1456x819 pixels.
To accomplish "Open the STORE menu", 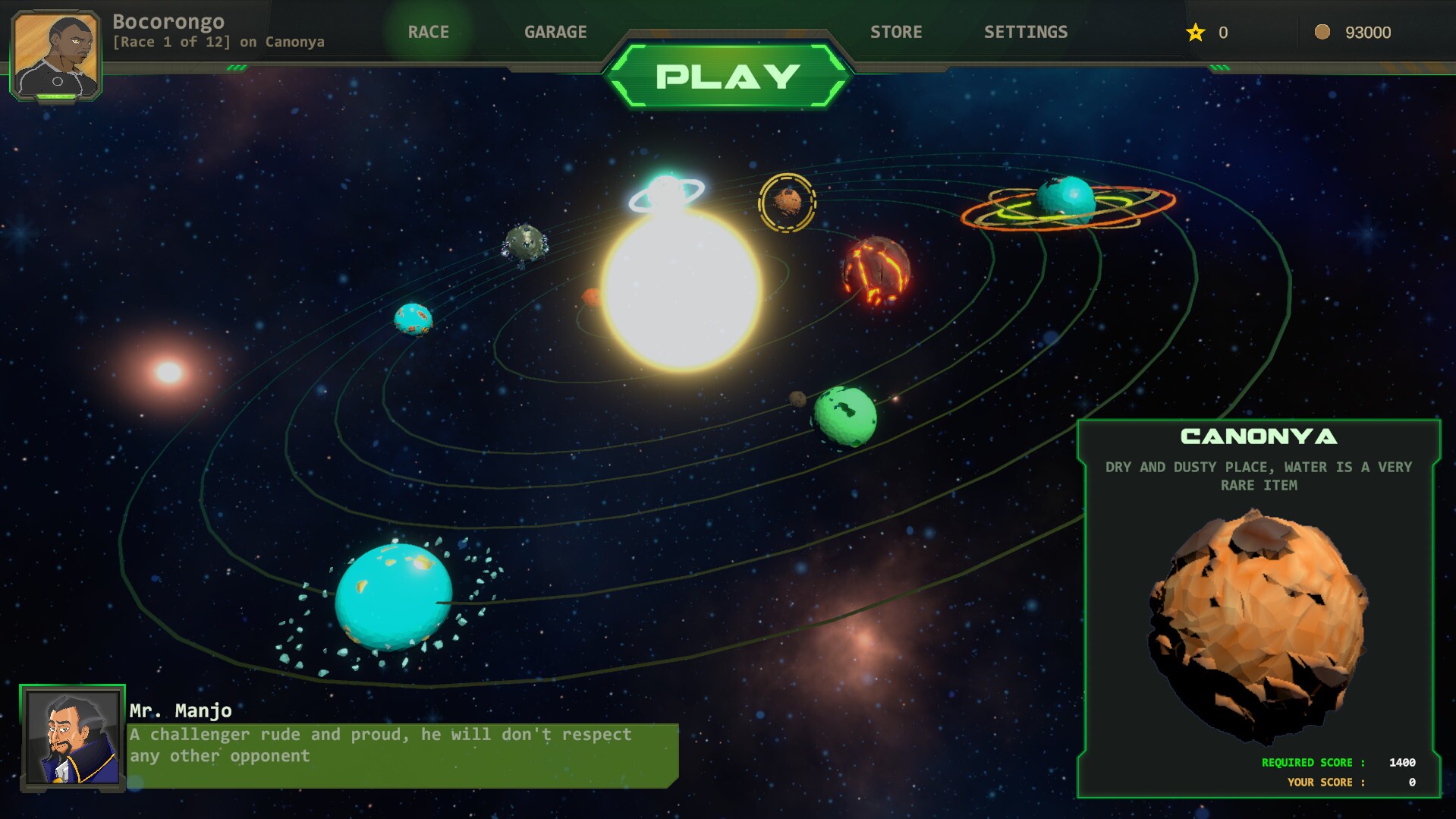I will [897, 32].
